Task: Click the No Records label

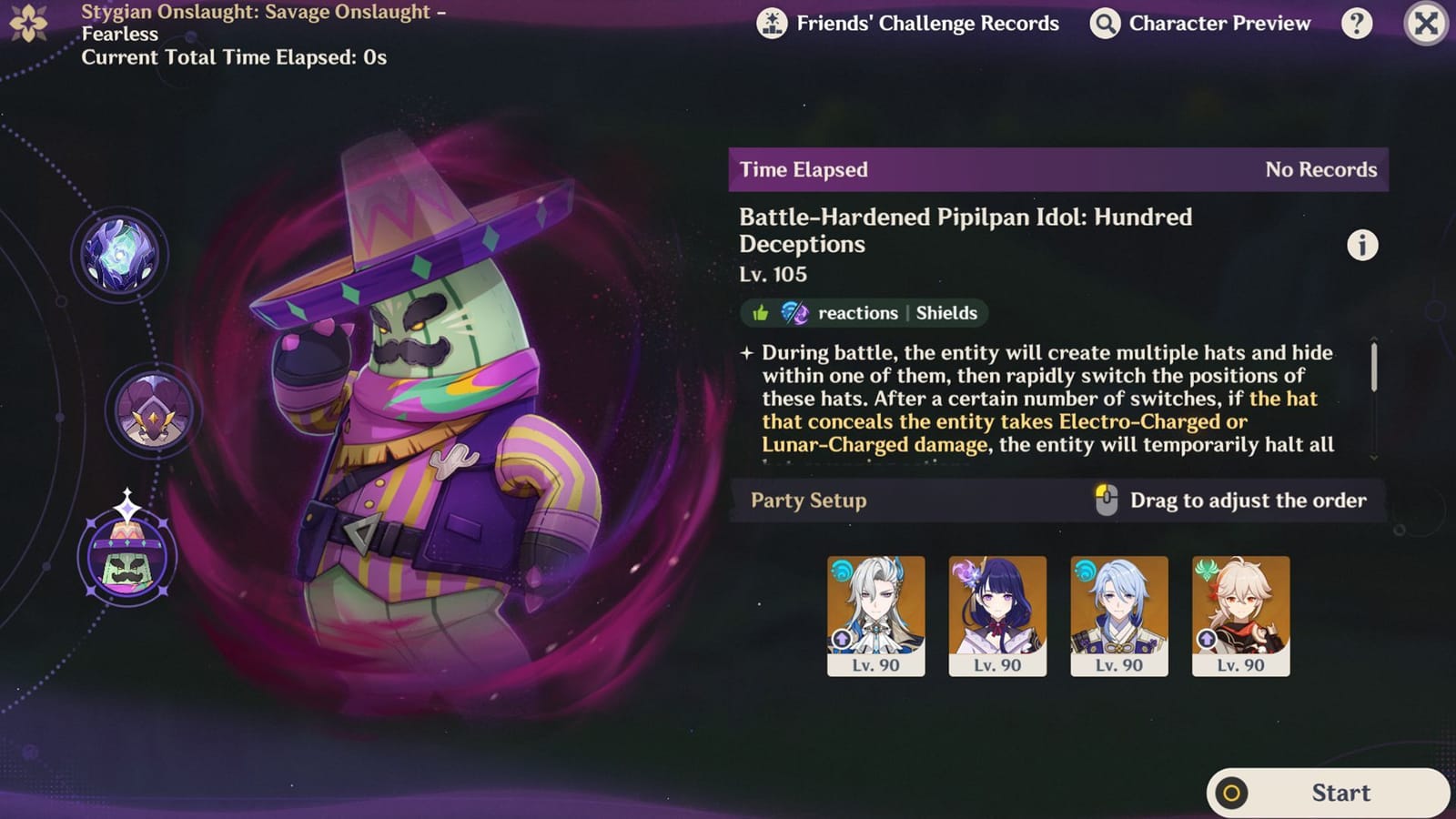Action: (1321, 169)
